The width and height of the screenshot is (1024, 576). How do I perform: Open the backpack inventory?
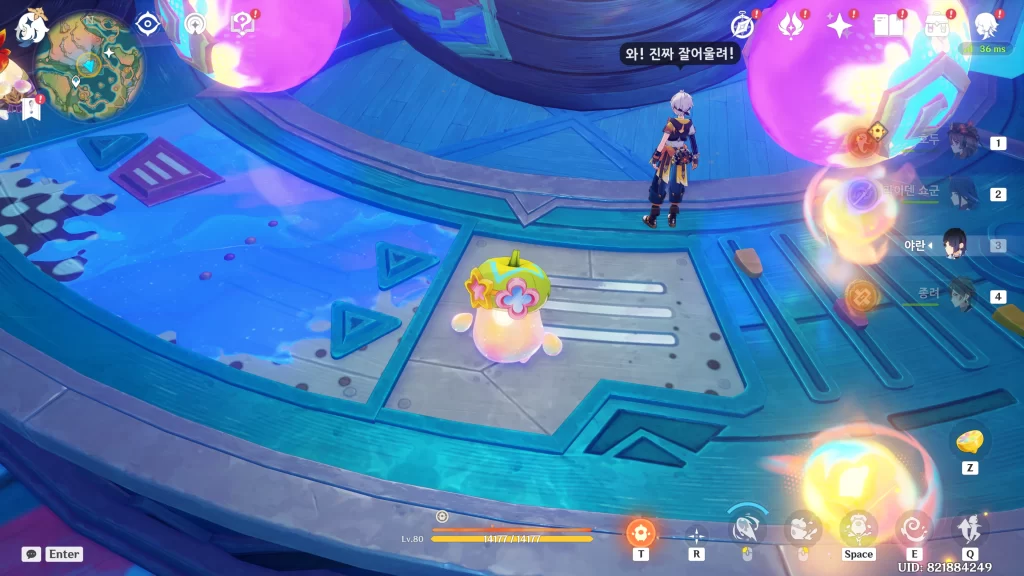(937, 25)
